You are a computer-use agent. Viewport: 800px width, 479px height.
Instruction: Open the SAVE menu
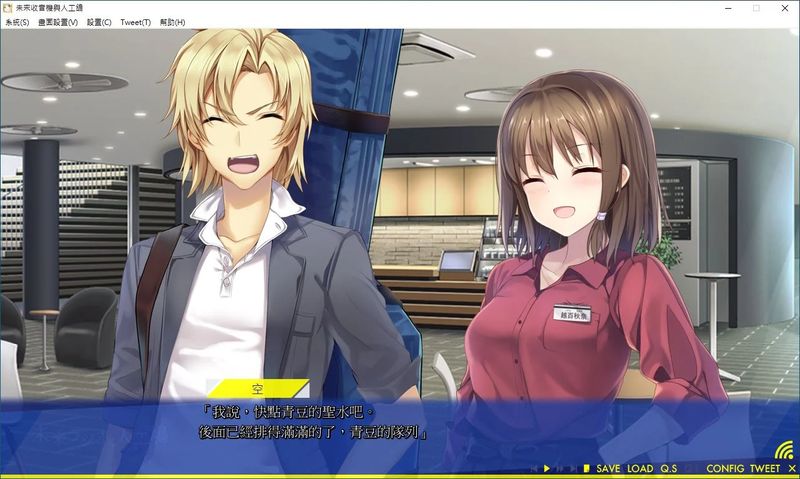pyautogui.click(x=608, y=469)
